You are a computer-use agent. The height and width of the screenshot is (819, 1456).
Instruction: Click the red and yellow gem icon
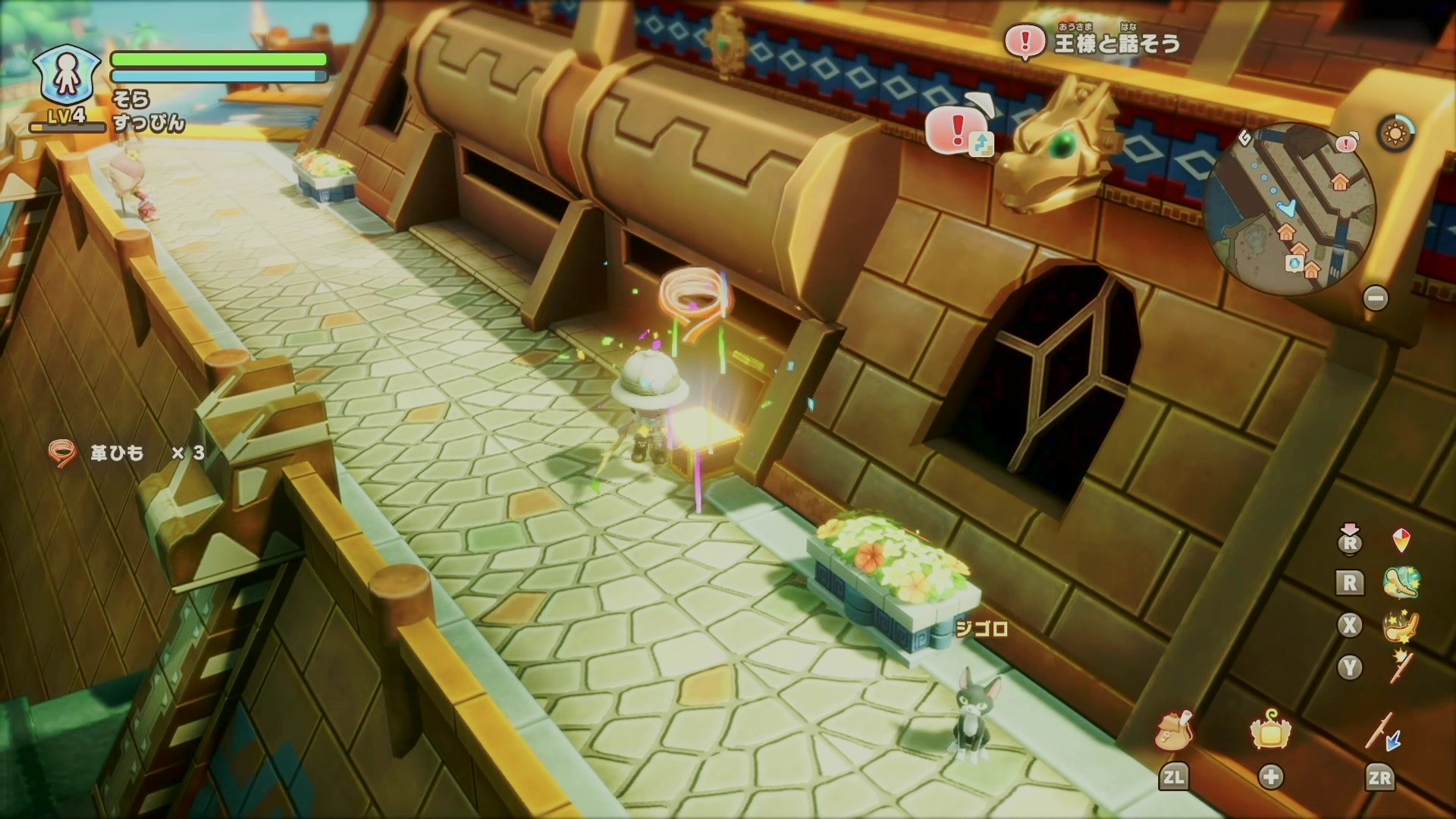(1401, 541)
